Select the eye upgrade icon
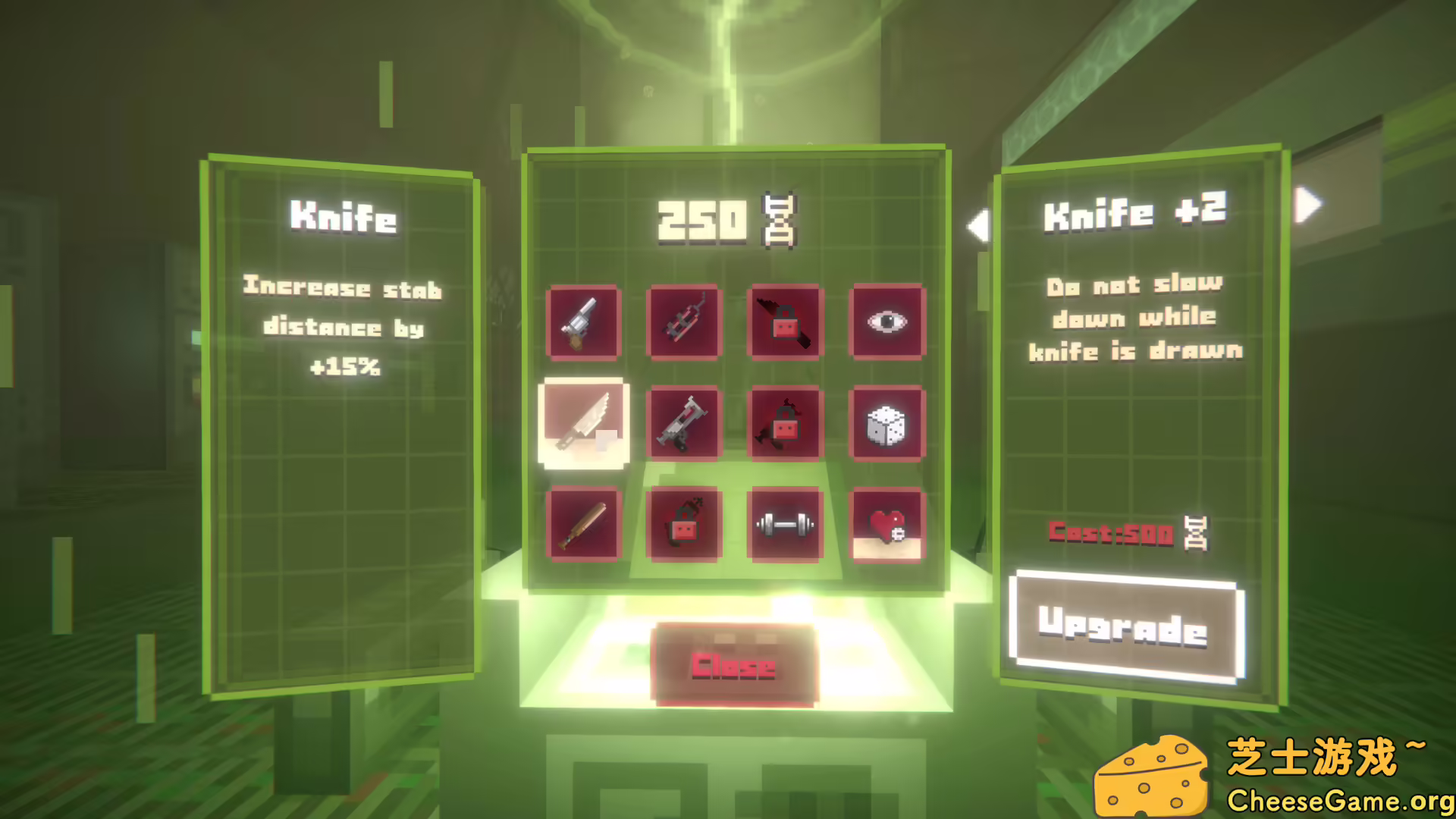Screen dimensions: 1456x819 [887, 322]
